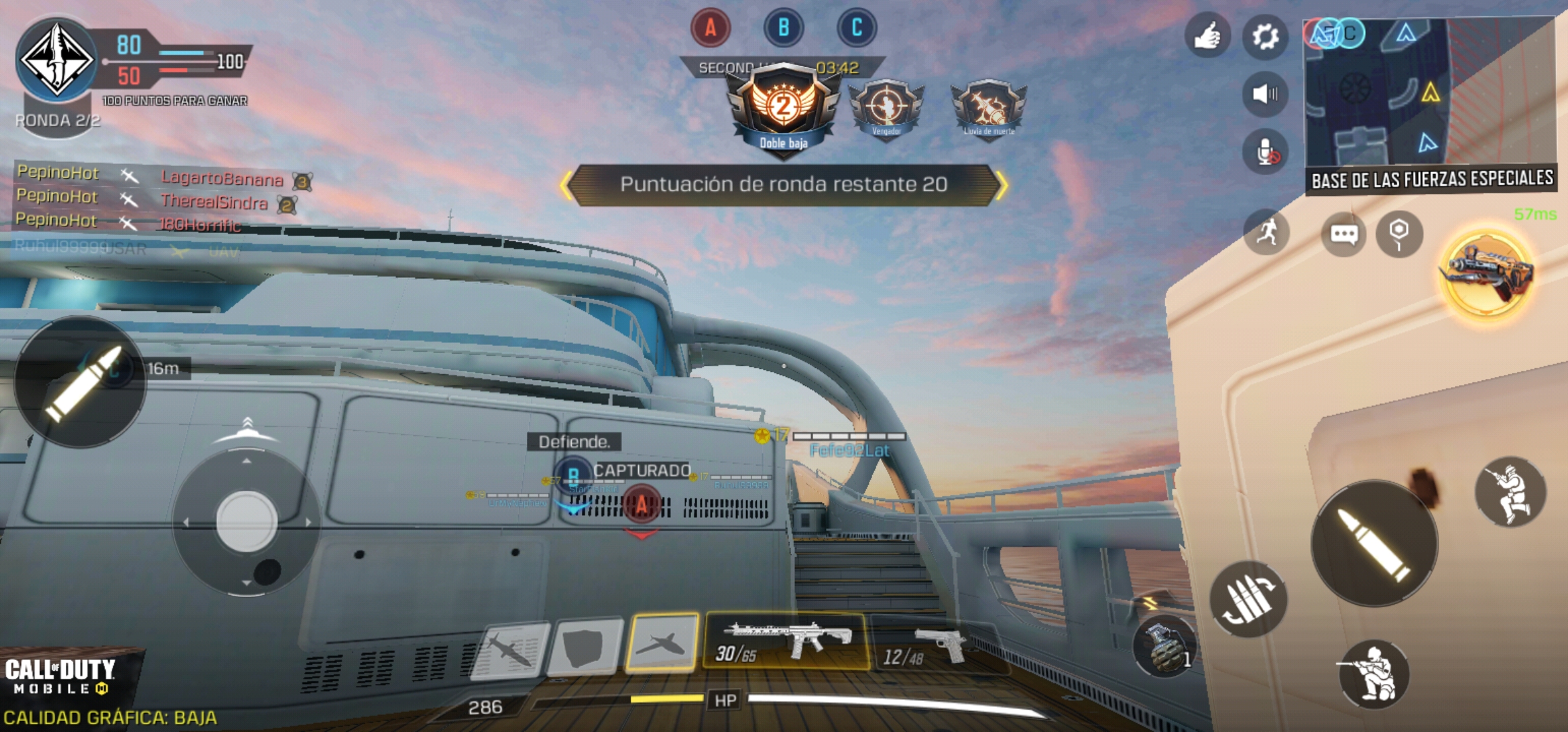
Task: Crouch using the kneeling soldier button
Action: 1374,674
